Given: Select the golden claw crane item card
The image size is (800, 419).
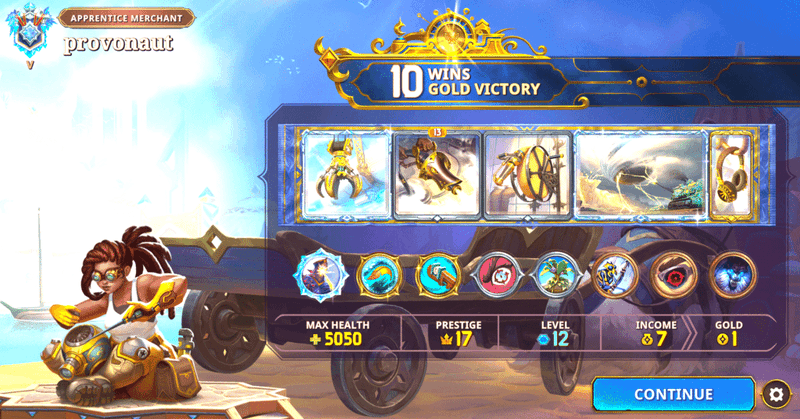Looking at the screenshot, I should pyautogui.click(x=346, y=174).
